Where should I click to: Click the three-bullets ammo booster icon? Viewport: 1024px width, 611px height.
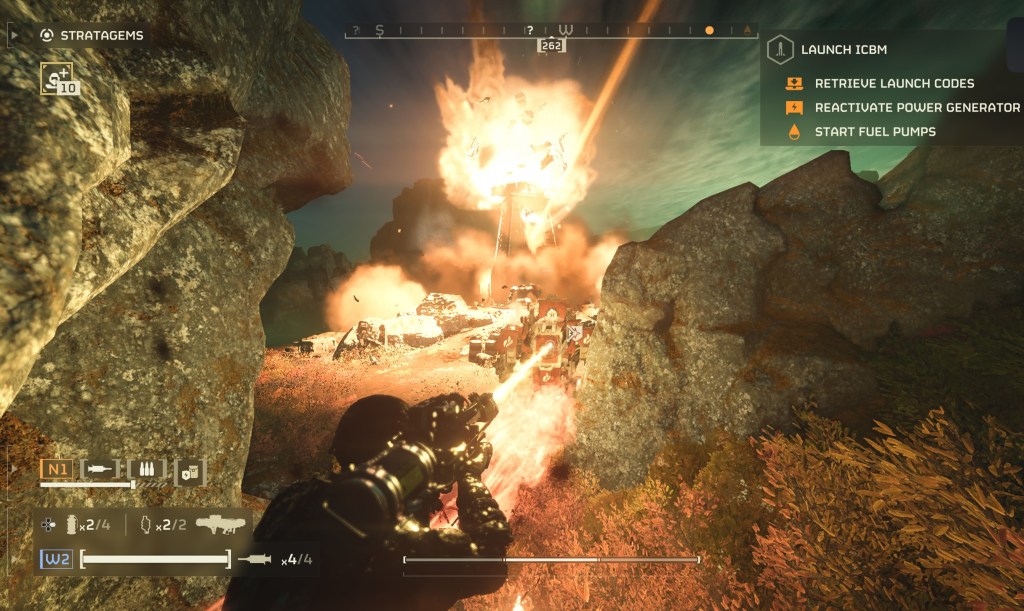[x=147, y=468]
